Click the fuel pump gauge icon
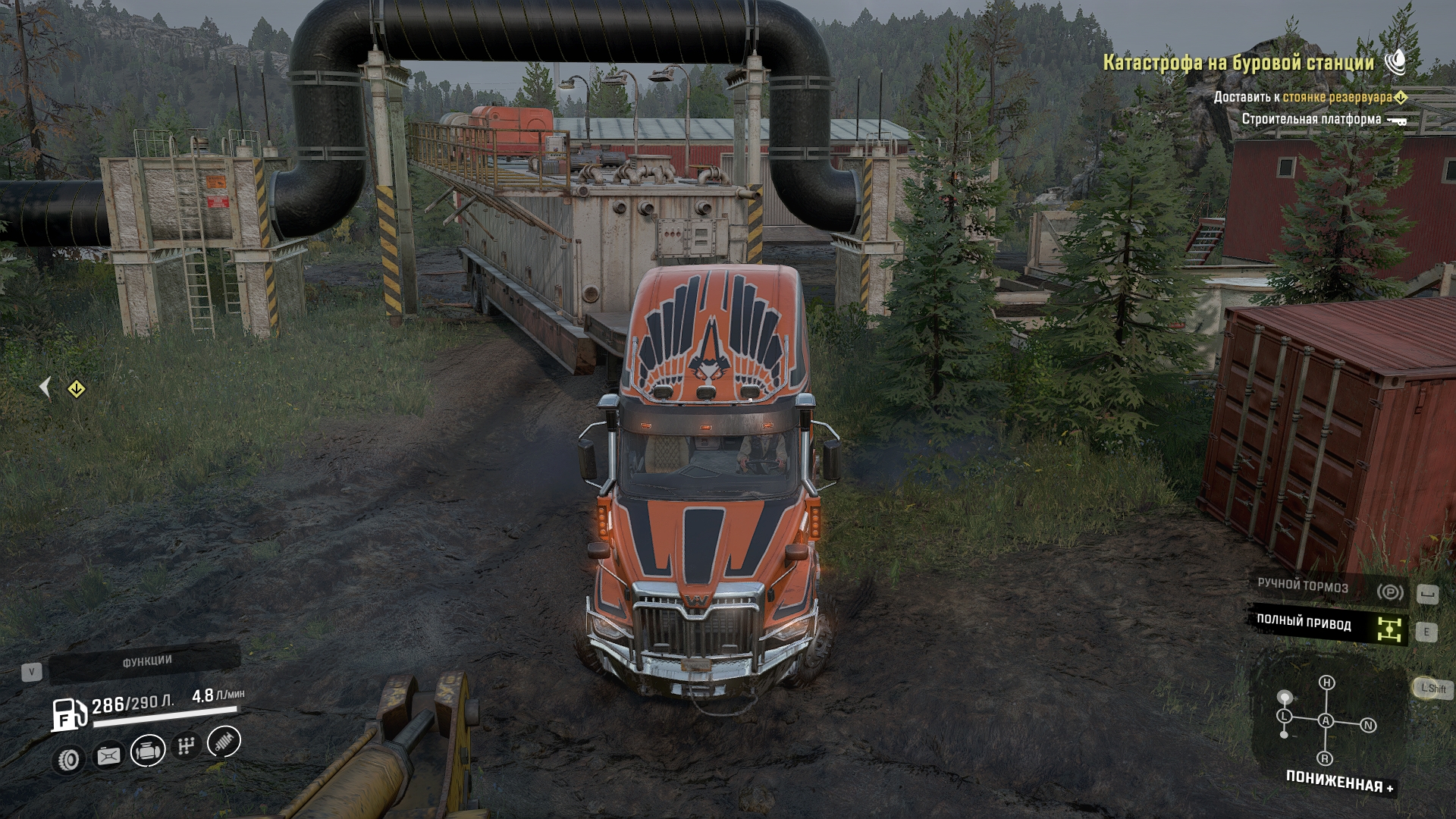Image resolution: width=1456 pixels, height=819 pixels. (68, 714)
